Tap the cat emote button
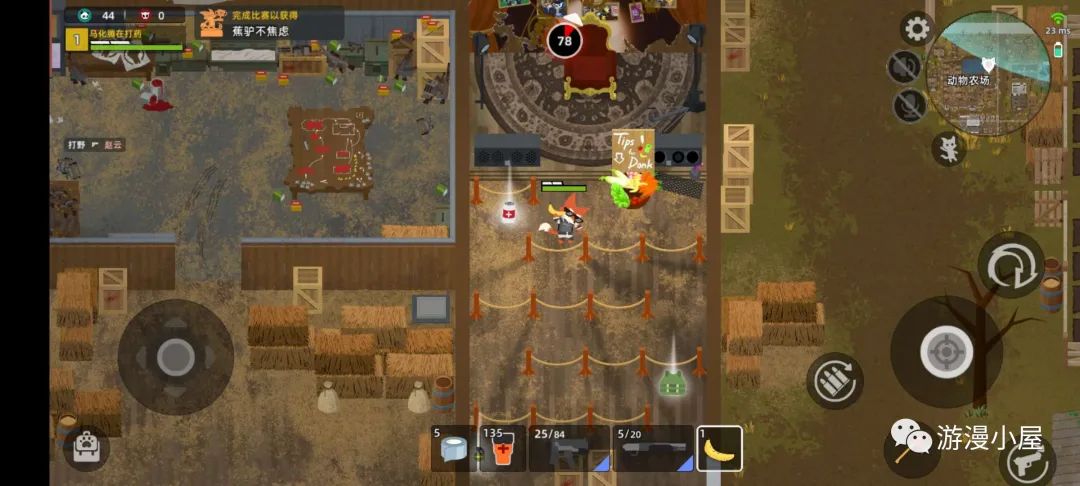The height and width of the screenshot is (486, 1080). coord(947,149)
